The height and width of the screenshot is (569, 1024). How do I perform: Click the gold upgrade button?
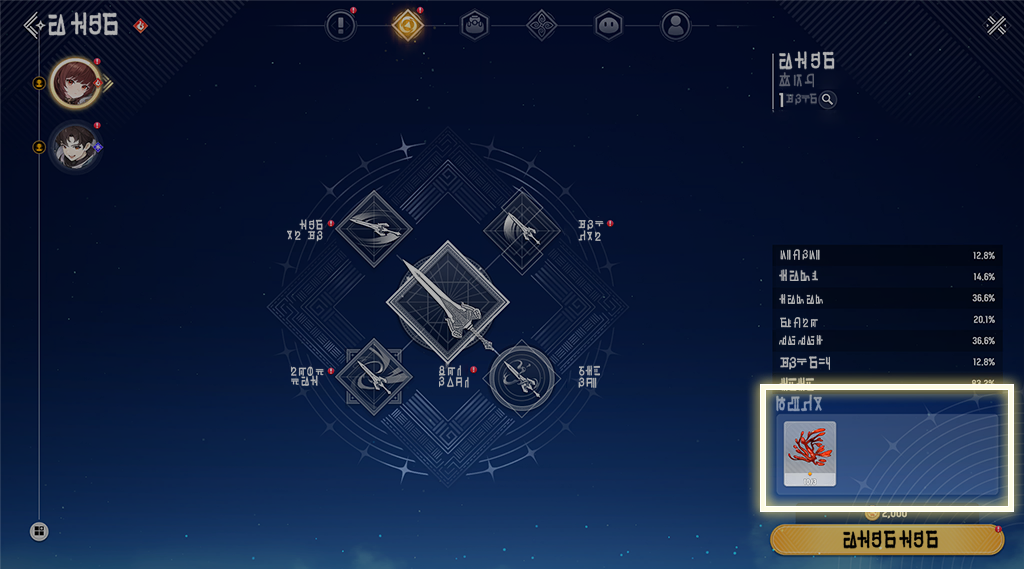pyautogui.click(x=887, y=540)
